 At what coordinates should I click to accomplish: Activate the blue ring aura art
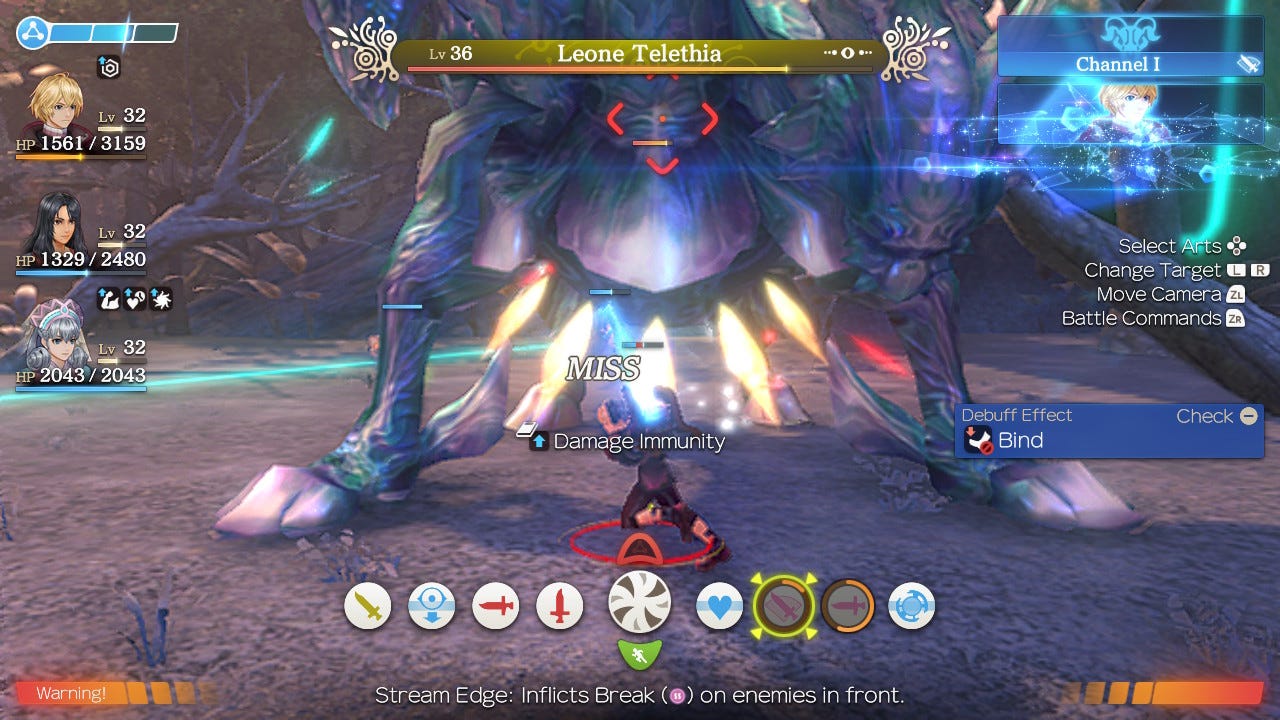(x=911, y=606)
